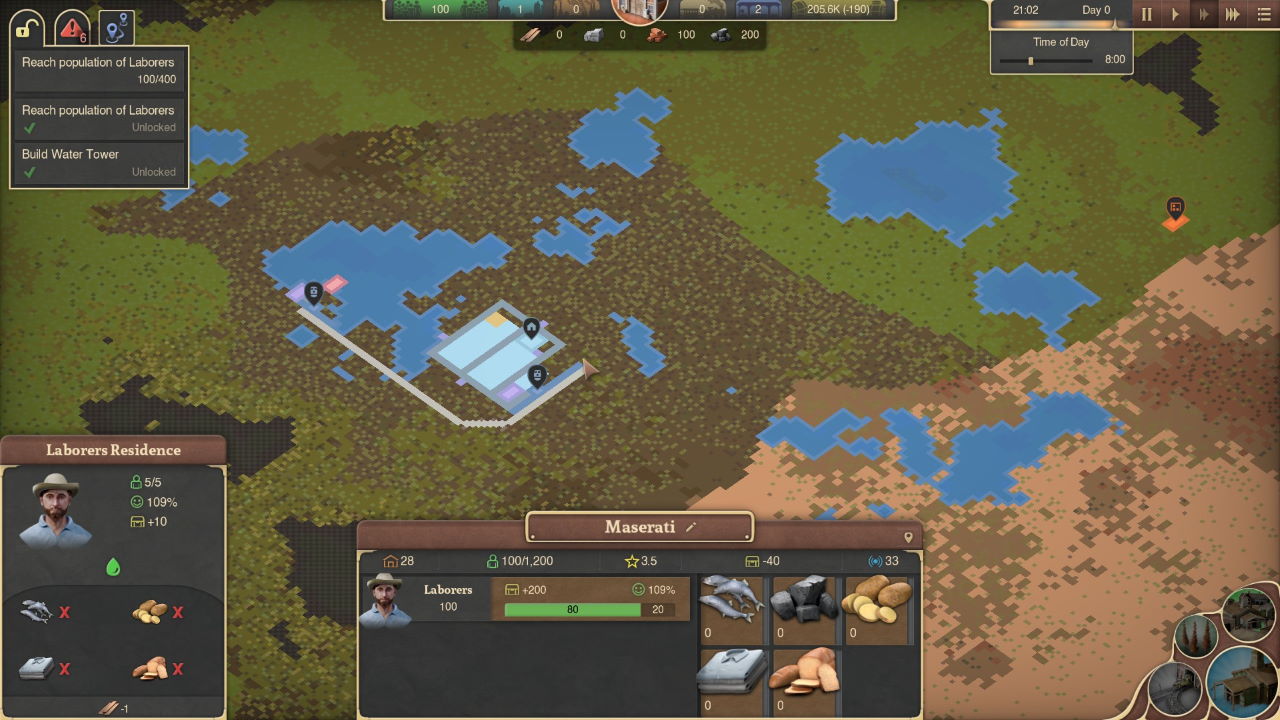Open the cypress trees build category

pyautogui.click(x=1196, y=636)
